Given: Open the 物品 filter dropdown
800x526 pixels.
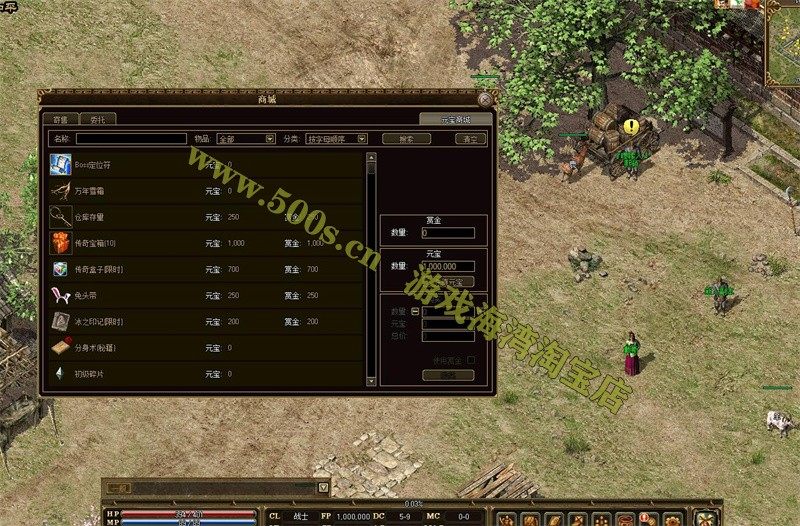Looking at the screenshot, I should click(x=244, y=139).
